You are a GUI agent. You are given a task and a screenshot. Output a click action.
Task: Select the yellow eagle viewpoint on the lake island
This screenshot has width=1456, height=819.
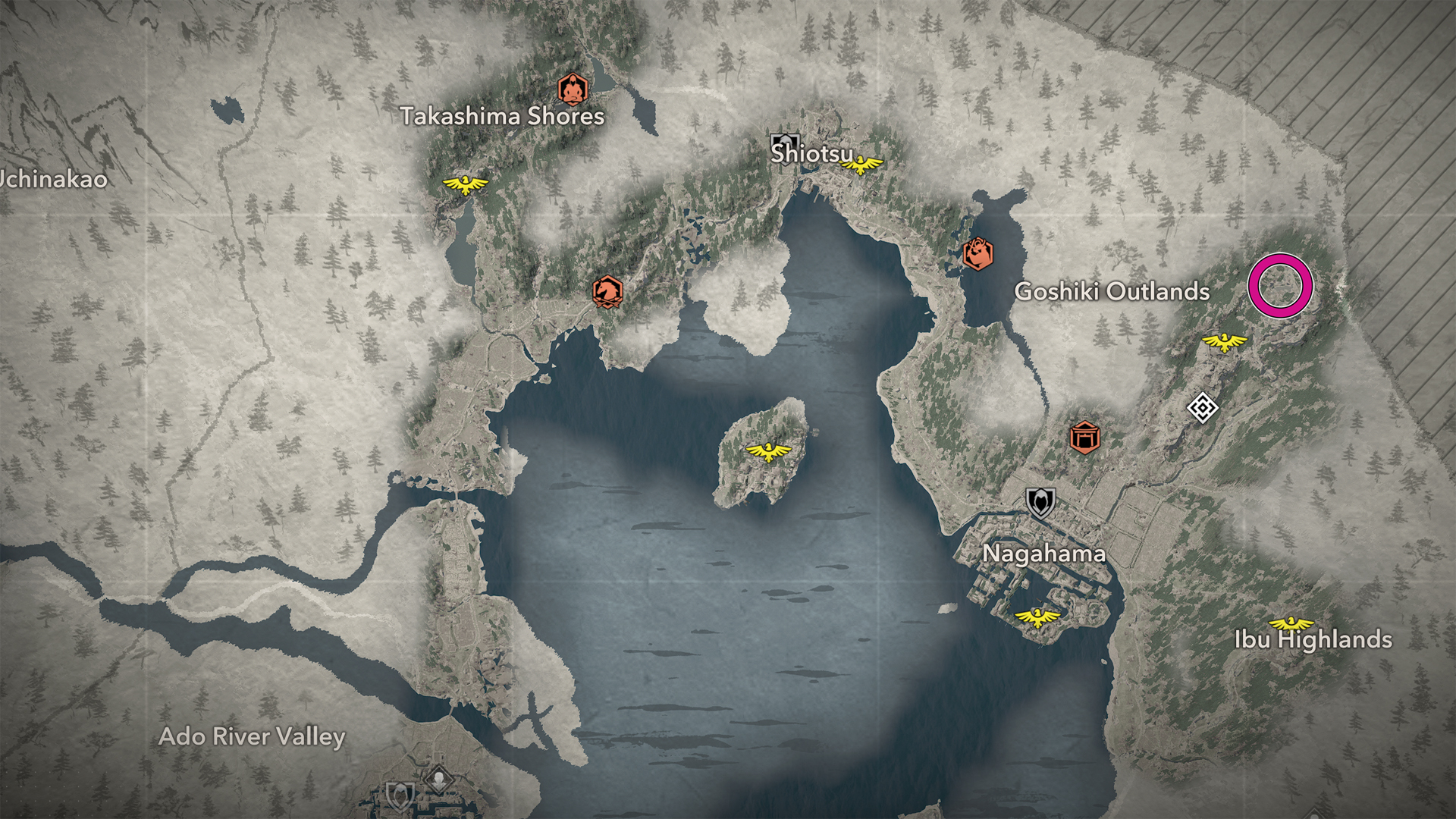tap(768, 451)
